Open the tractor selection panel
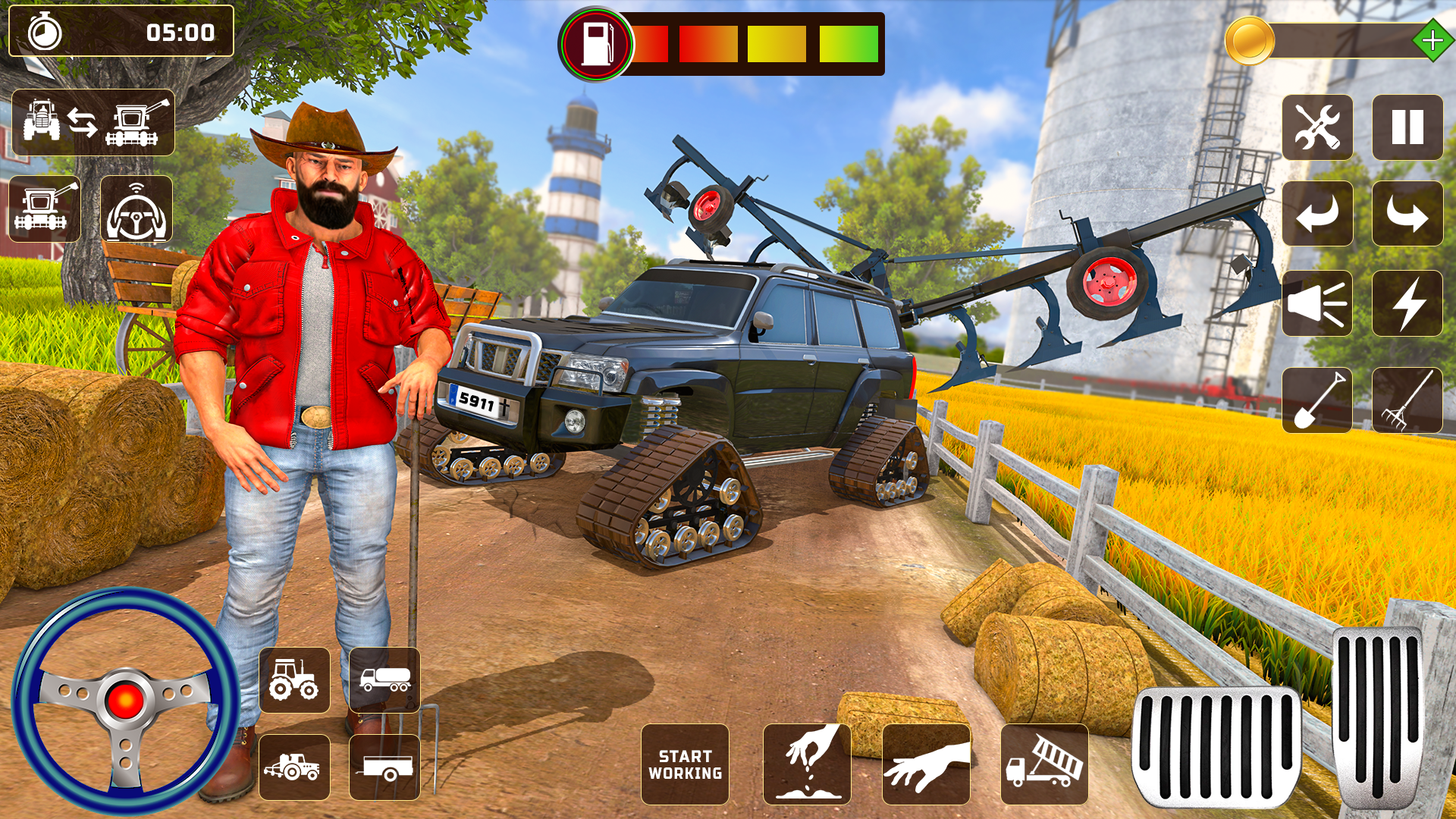Viewport: 1456px width, 819px height. [295, 680]
